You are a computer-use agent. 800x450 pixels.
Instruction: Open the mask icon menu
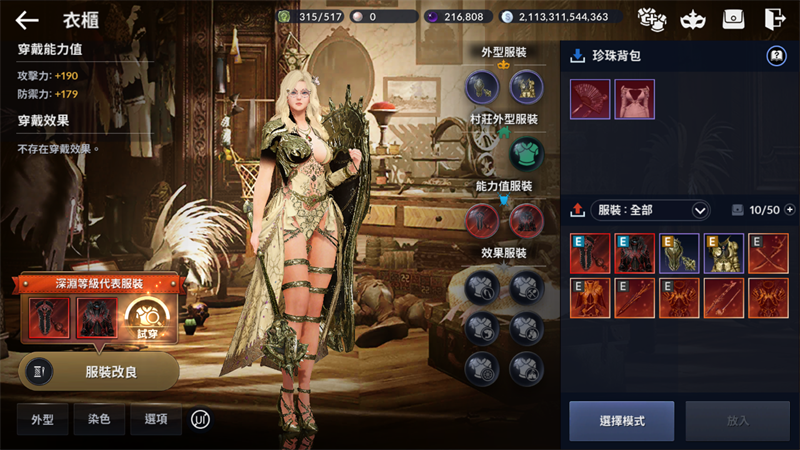(690, 19)
